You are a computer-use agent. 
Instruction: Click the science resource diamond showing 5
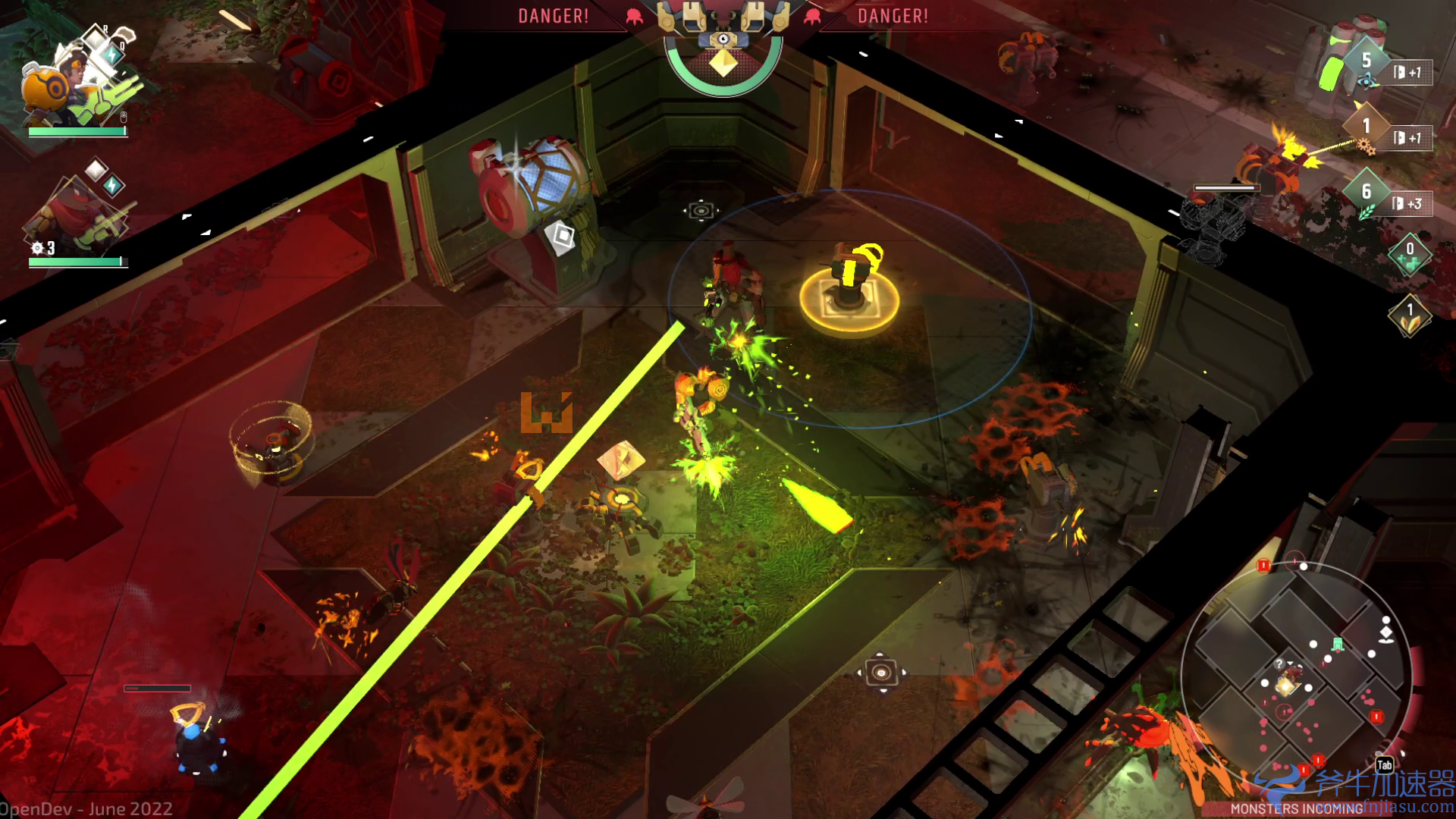coord(1368,60)
